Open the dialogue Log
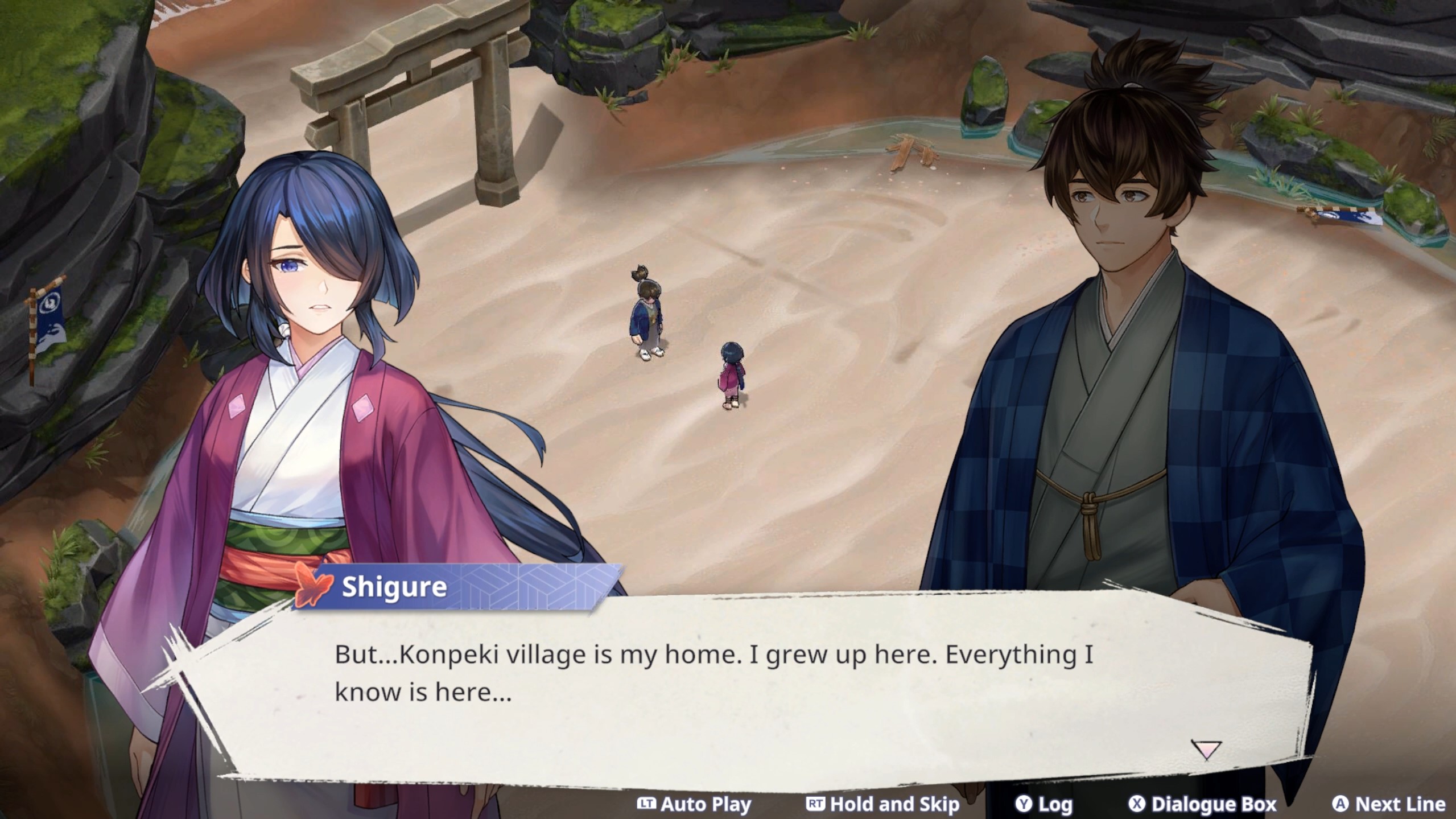This screenshot has height=819, width=1456. tap(1044, 804)
